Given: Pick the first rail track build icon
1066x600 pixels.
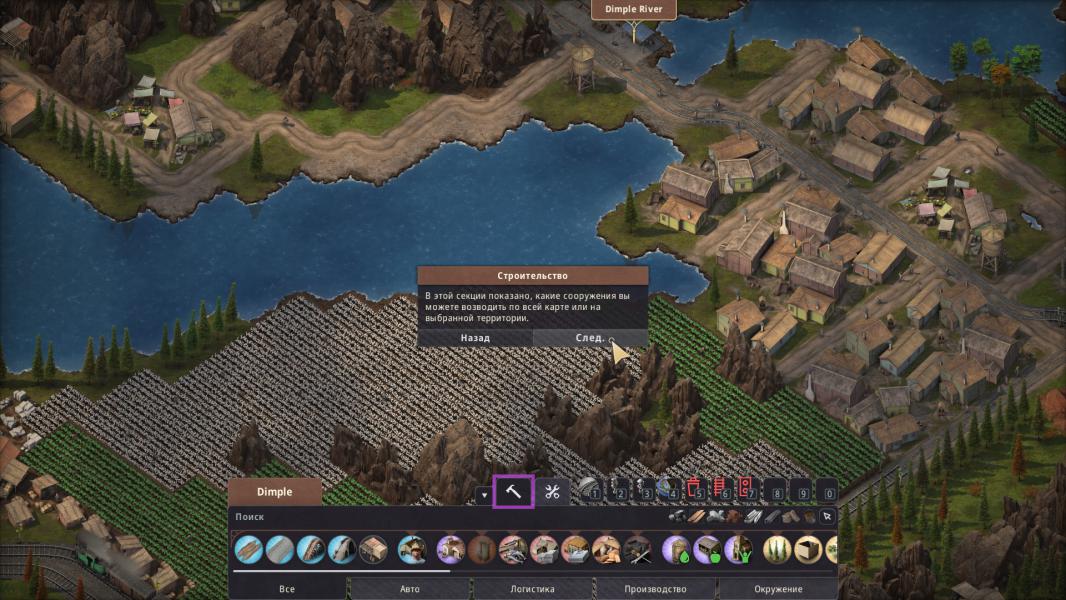Looking at the screenshot, I should pos(249,549).
